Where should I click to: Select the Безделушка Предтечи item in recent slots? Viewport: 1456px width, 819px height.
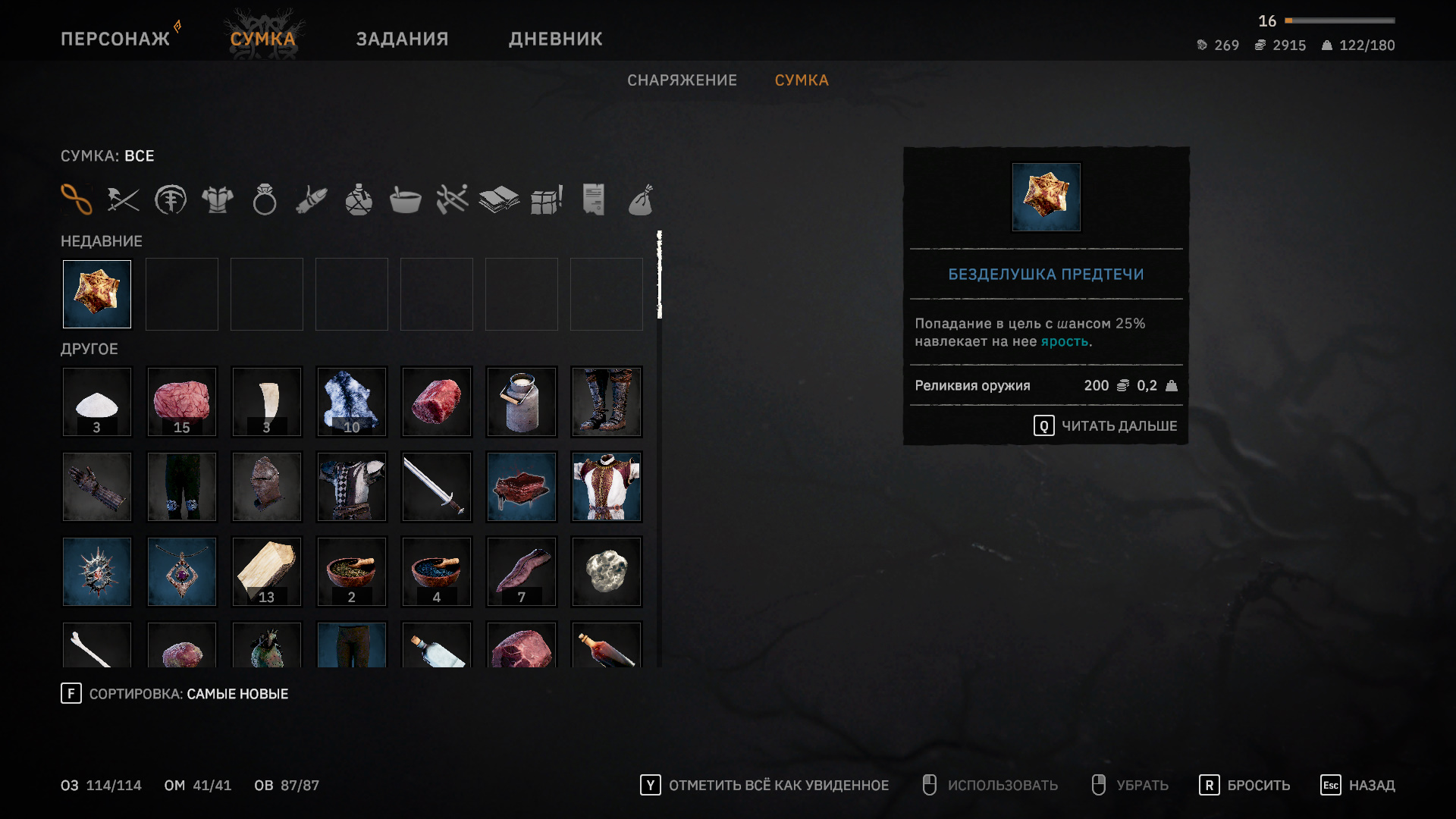[x=97, y=294]
